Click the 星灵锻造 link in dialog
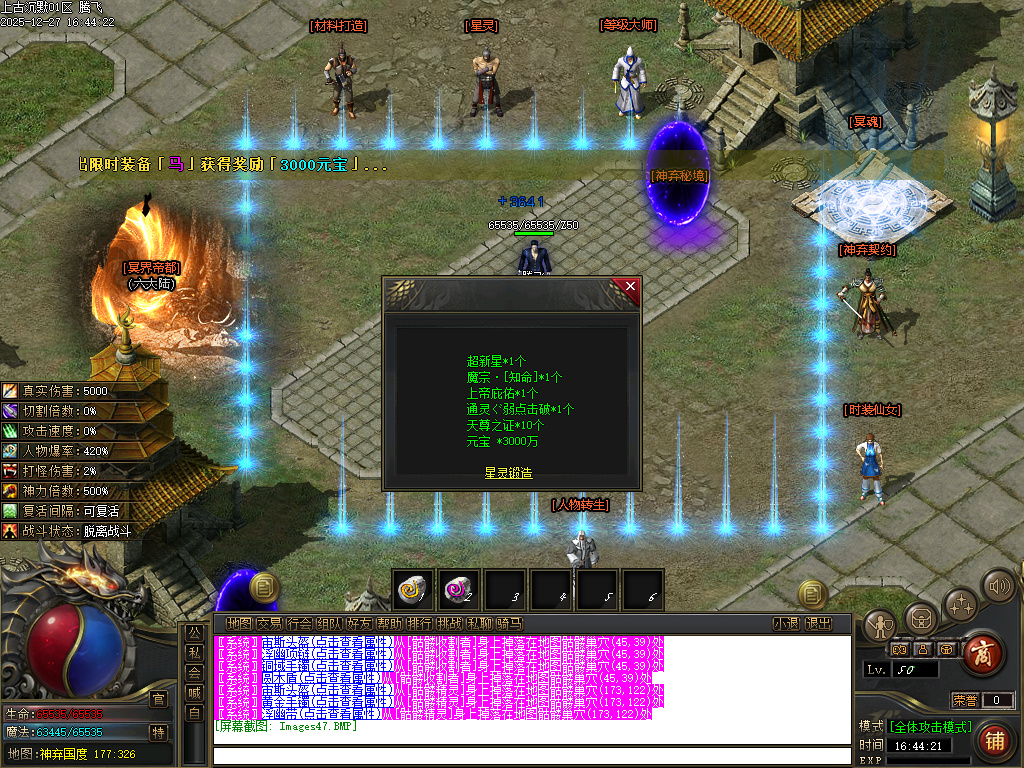The image size is (1024, 768). click(x=508, y=473)
